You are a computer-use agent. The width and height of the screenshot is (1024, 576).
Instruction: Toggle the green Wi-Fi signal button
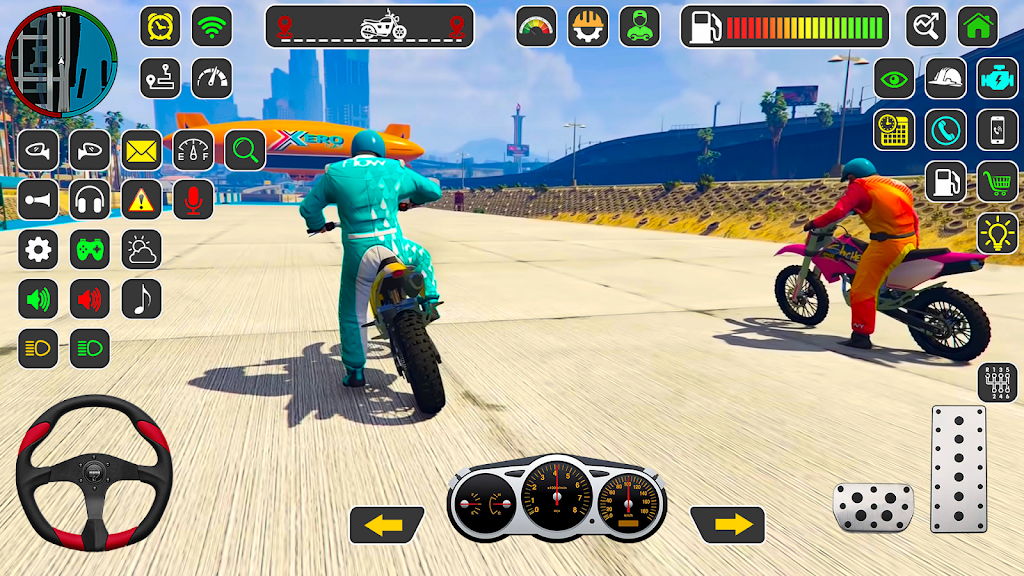coord(212,27)
